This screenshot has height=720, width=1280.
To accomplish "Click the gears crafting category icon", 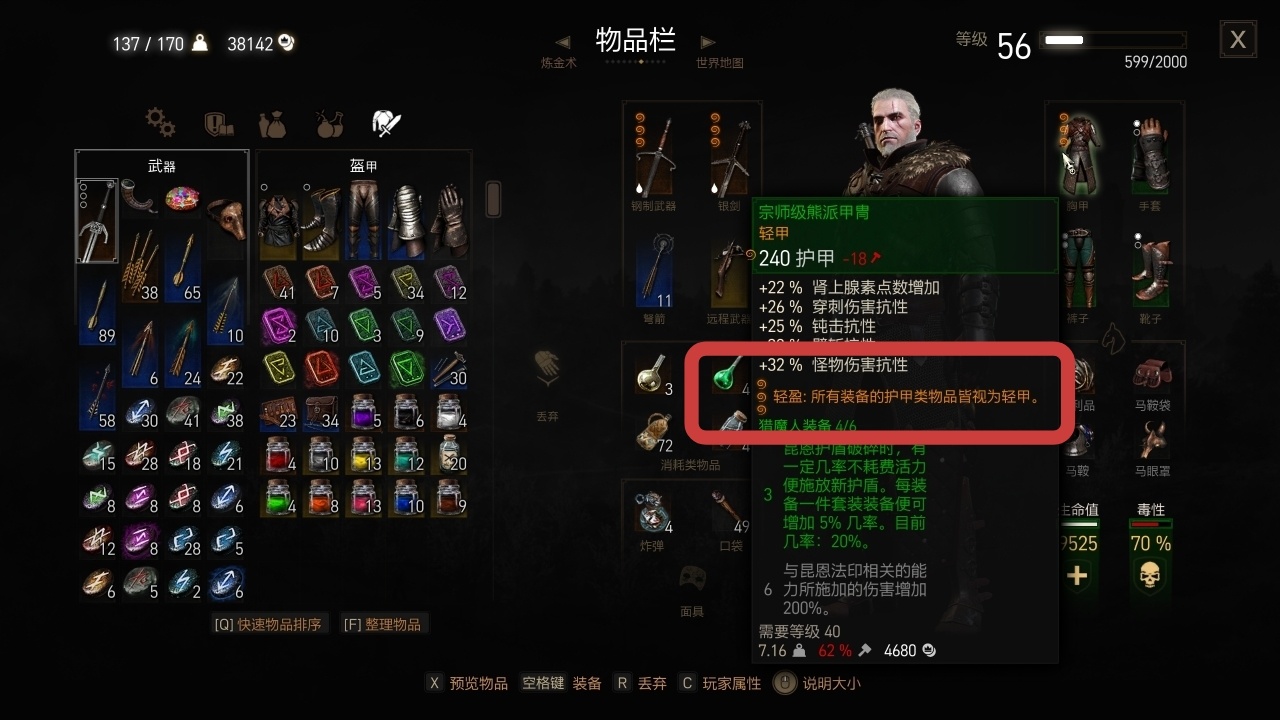I will click(x=160, y=124).
